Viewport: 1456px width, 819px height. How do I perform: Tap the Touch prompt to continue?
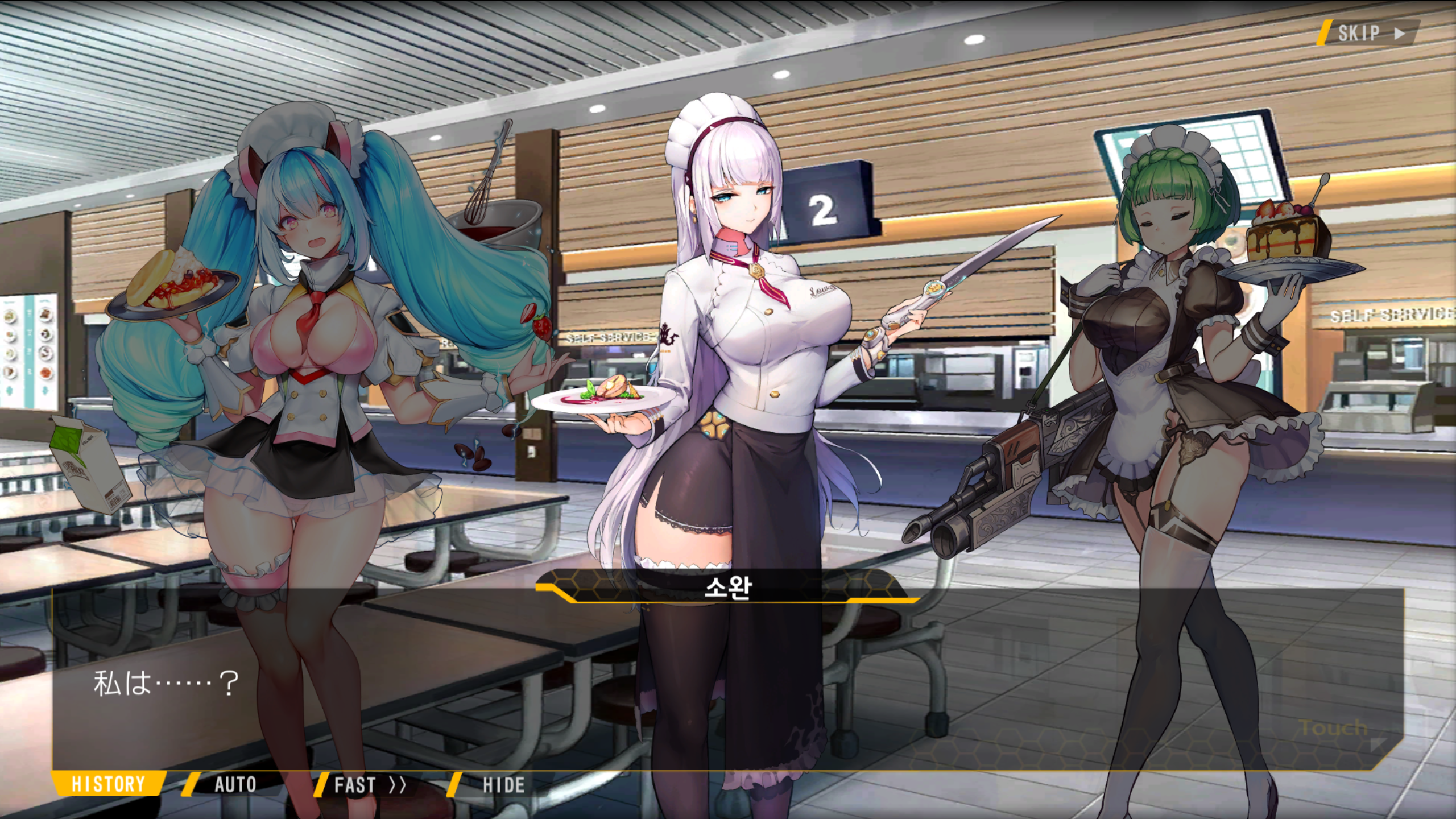point(1334,729)
